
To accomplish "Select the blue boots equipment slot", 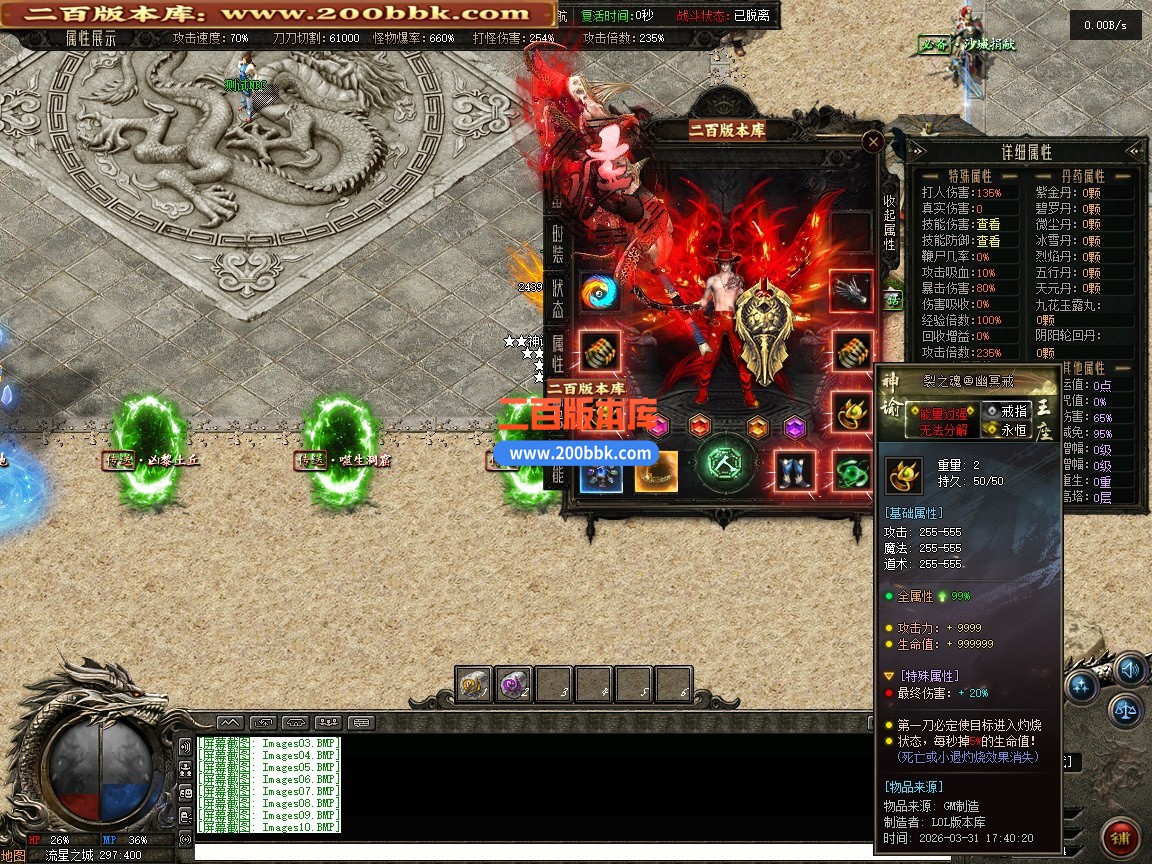I will [x=796, y=471].
